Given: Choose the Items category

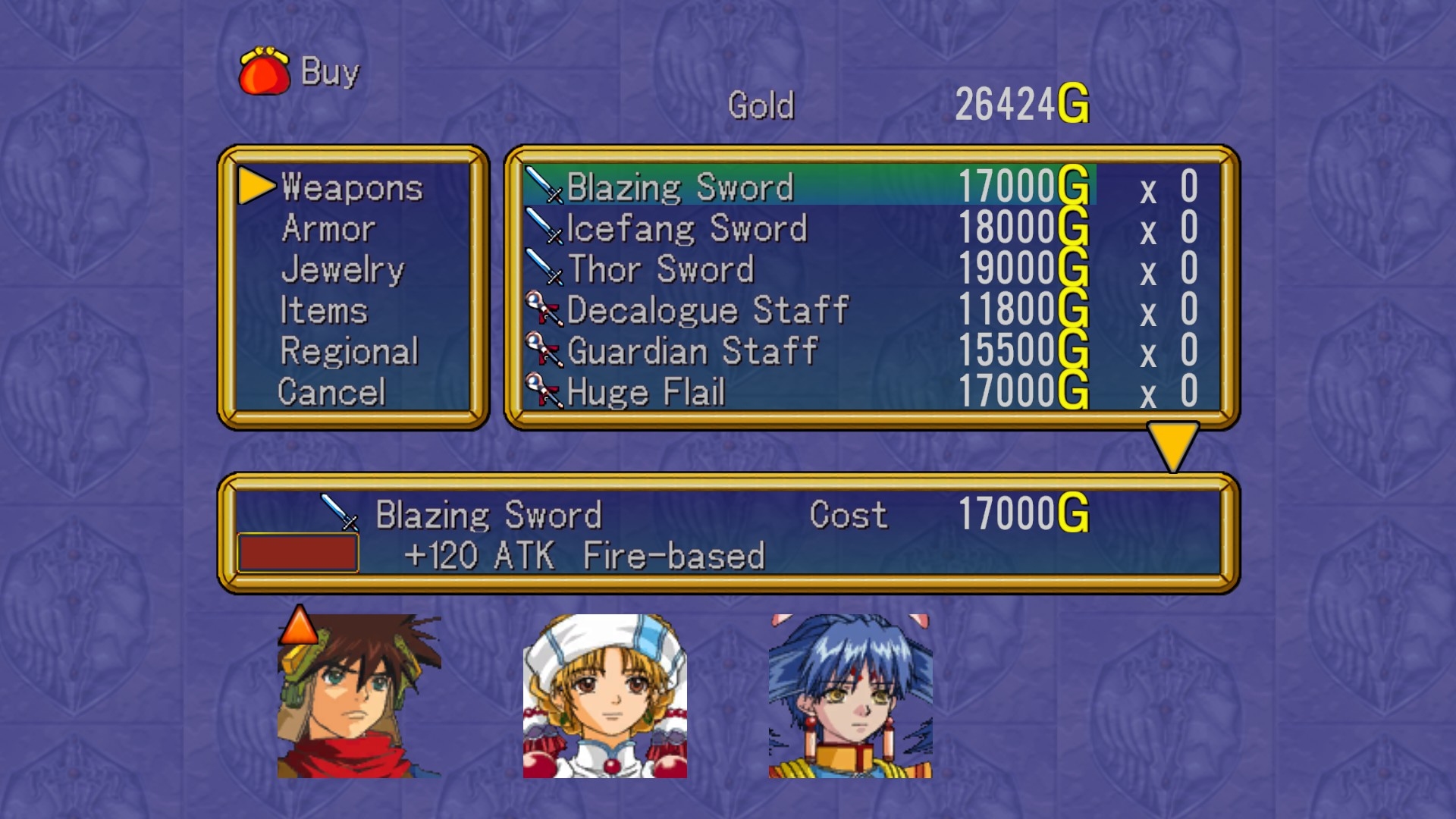Looking at the screenshot, I should point(324,310).
